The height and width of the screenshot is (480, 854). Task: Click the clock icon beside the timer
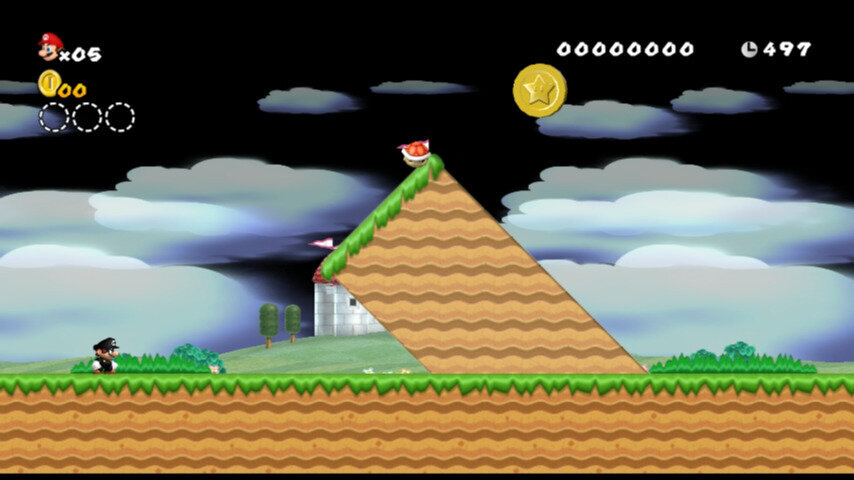click(749, 49)
